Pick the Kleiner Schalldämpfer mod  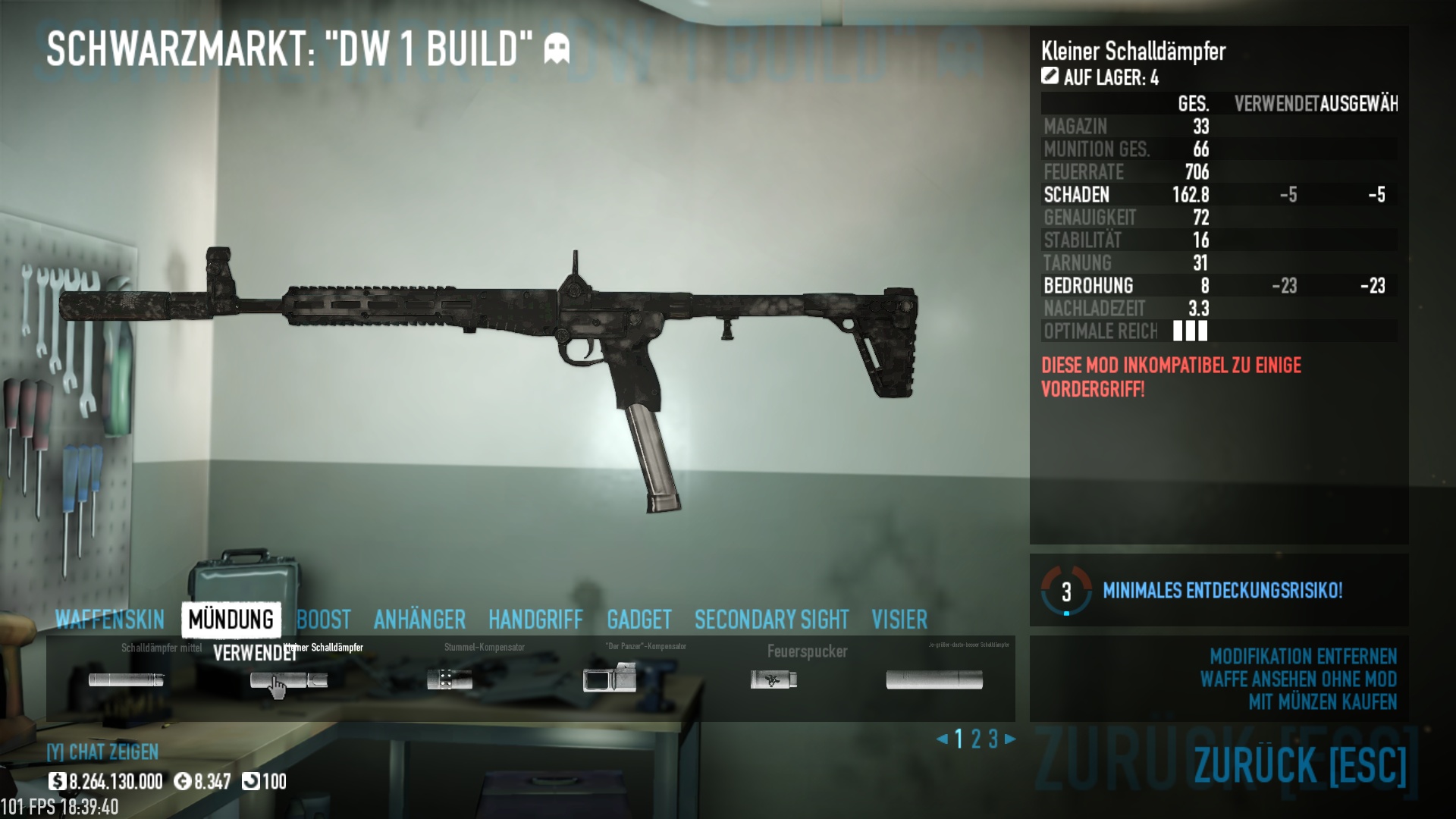point(289,679)
